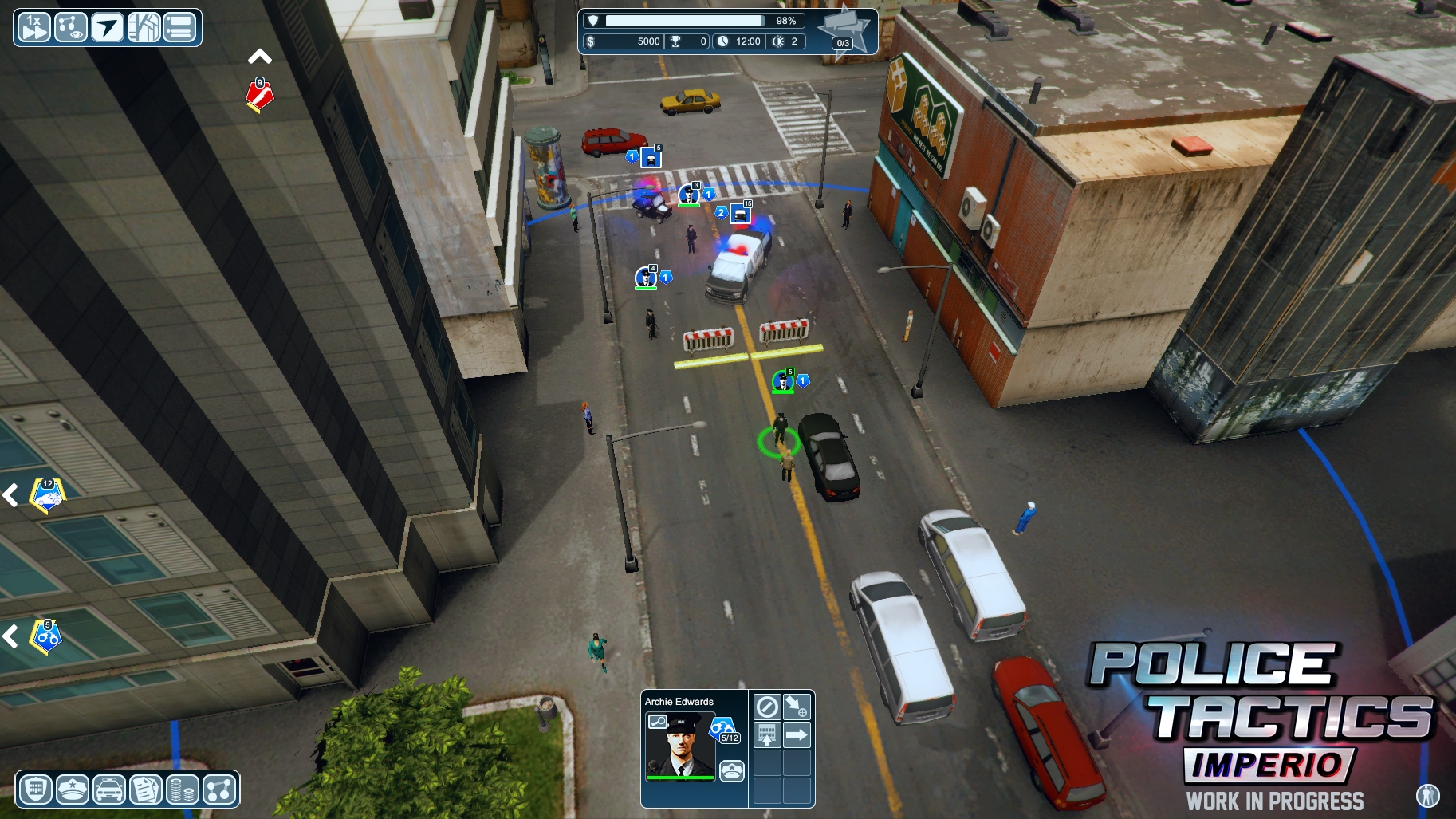
Task: Toggle the 1x game speed button
Action: pyautogui.click(x=33, y=27)
